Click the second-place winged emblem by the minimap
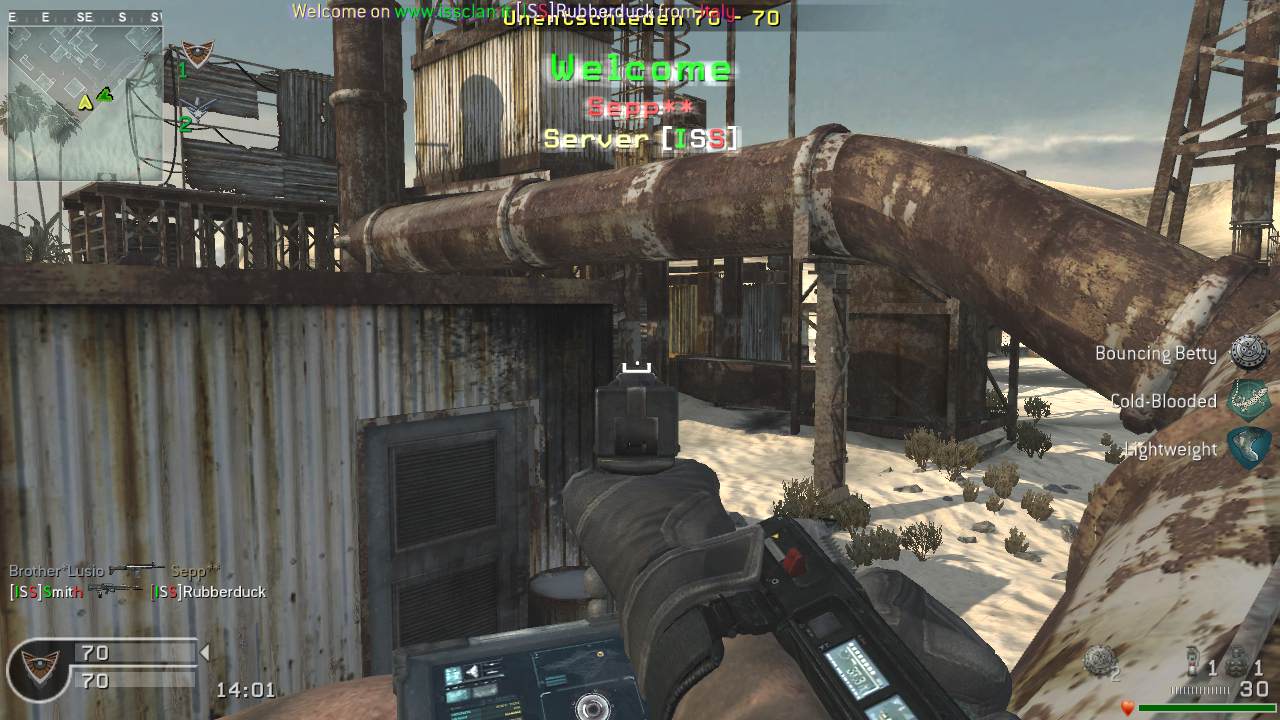Image resolution: width=1280 pixels, height=720 pixels. pos(199,110)
